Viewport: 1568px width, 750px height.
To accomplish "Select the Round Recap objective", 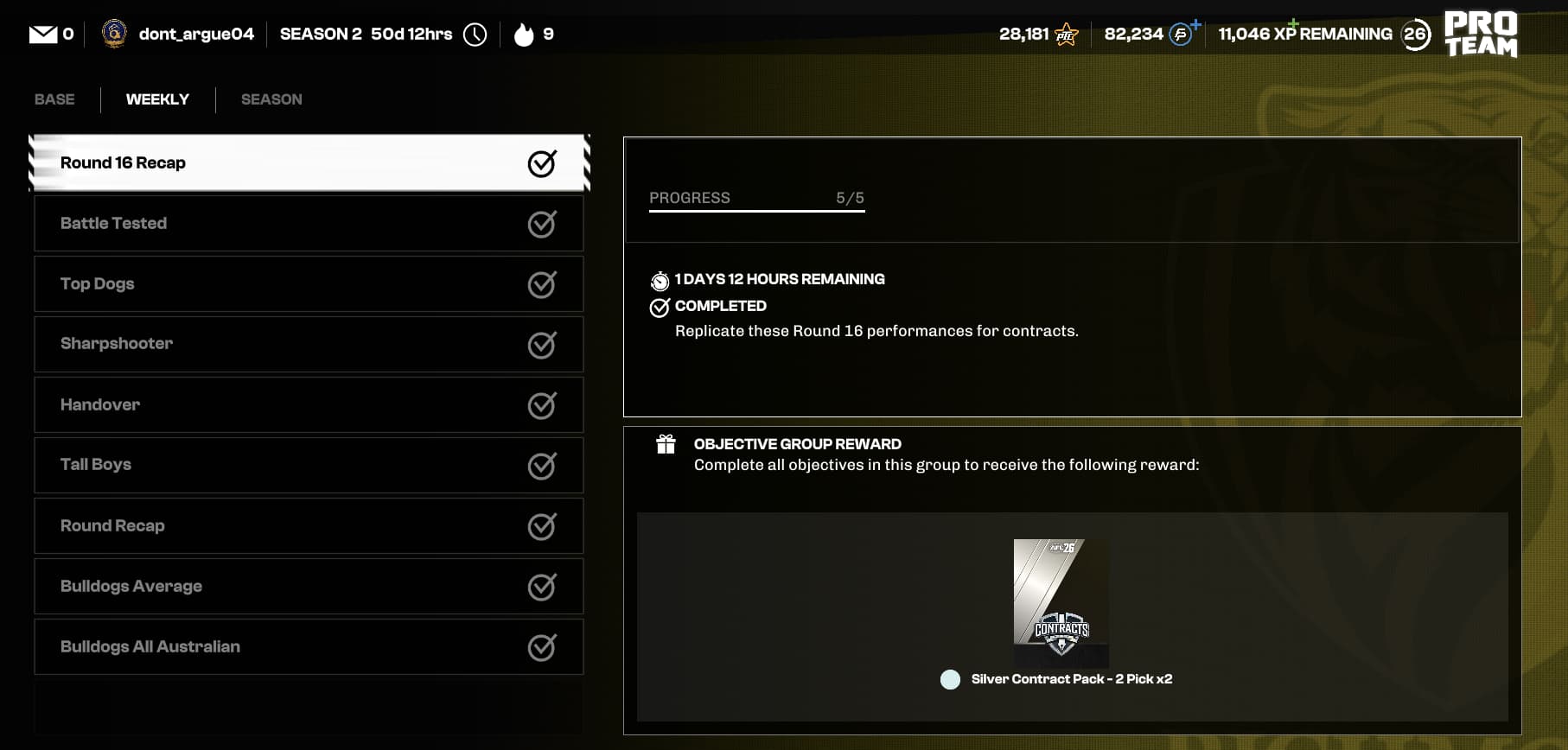I will pyautogui.click(x=309, y=525).
